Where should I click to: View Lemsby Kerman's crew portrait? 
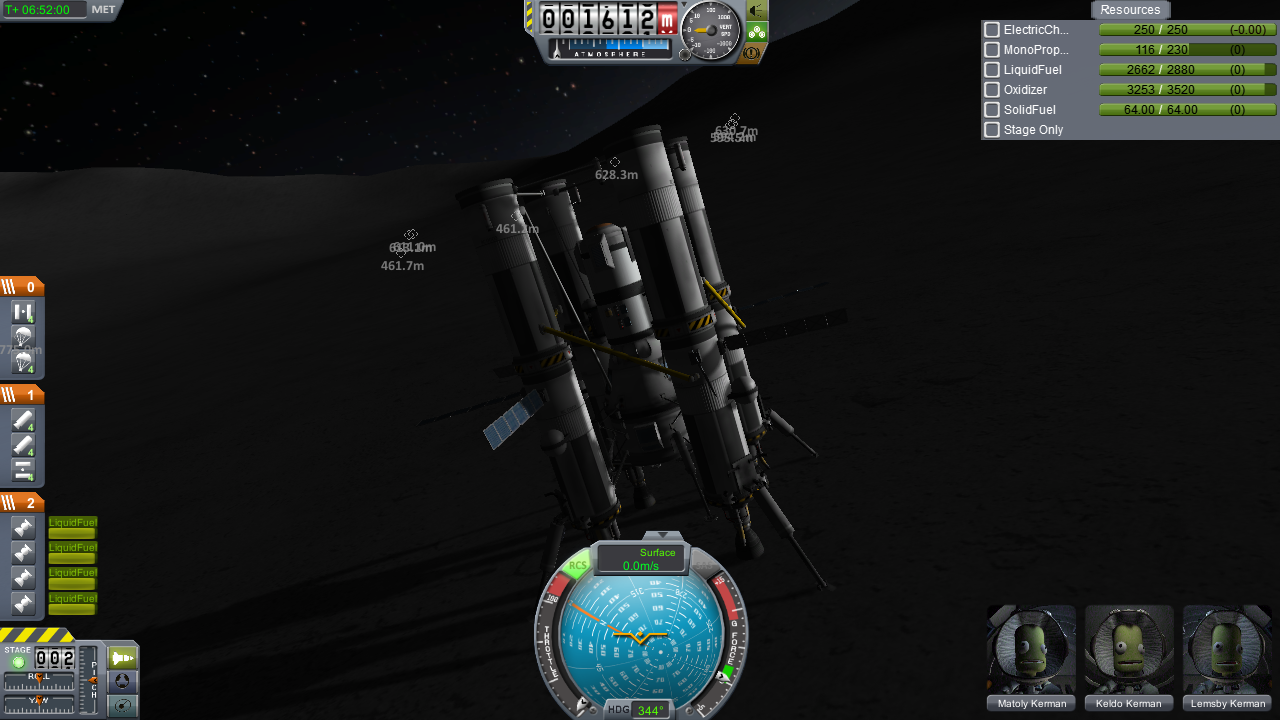tap(1227, 650)
